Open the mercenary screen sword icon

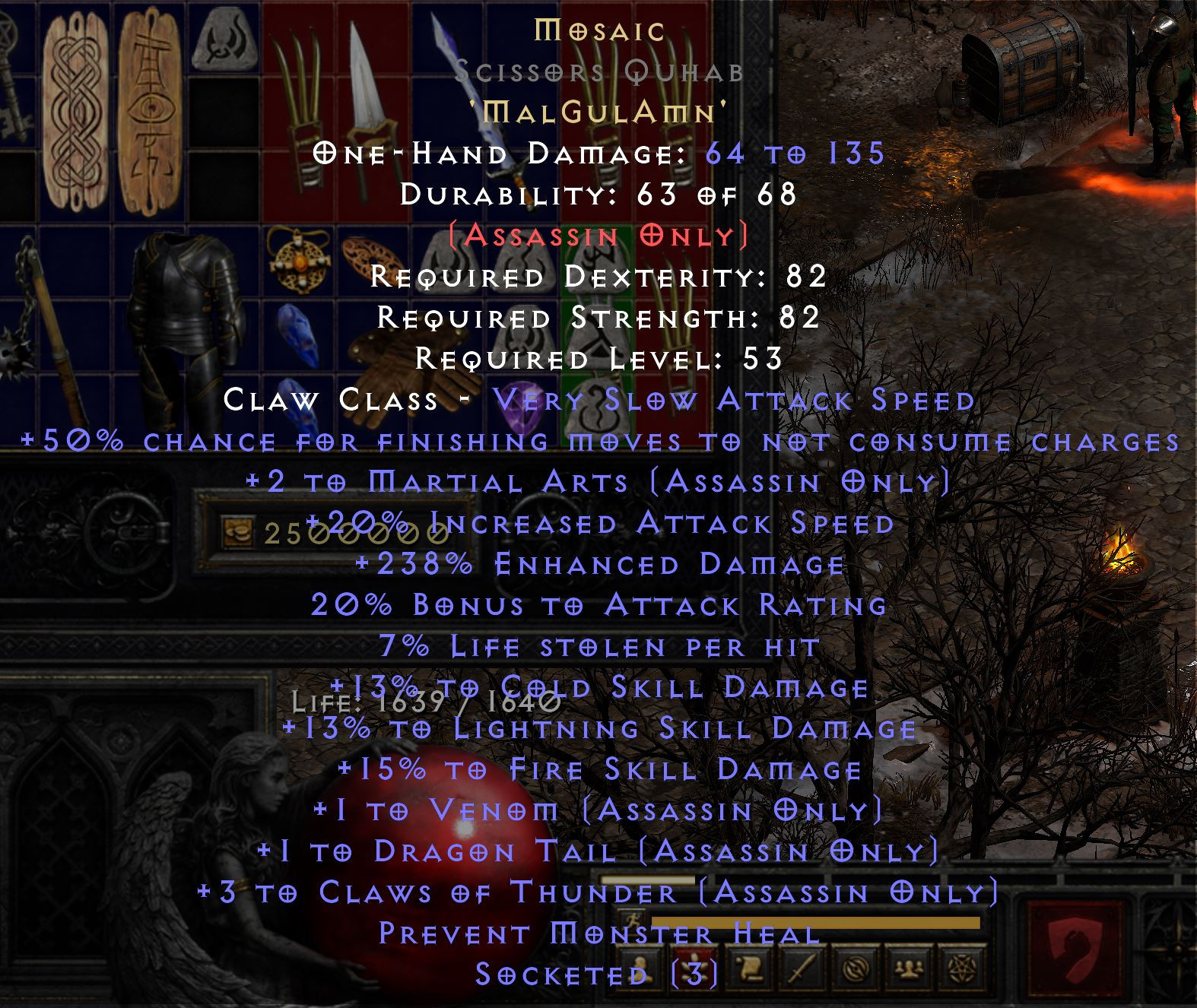click(x=803, y=968)
